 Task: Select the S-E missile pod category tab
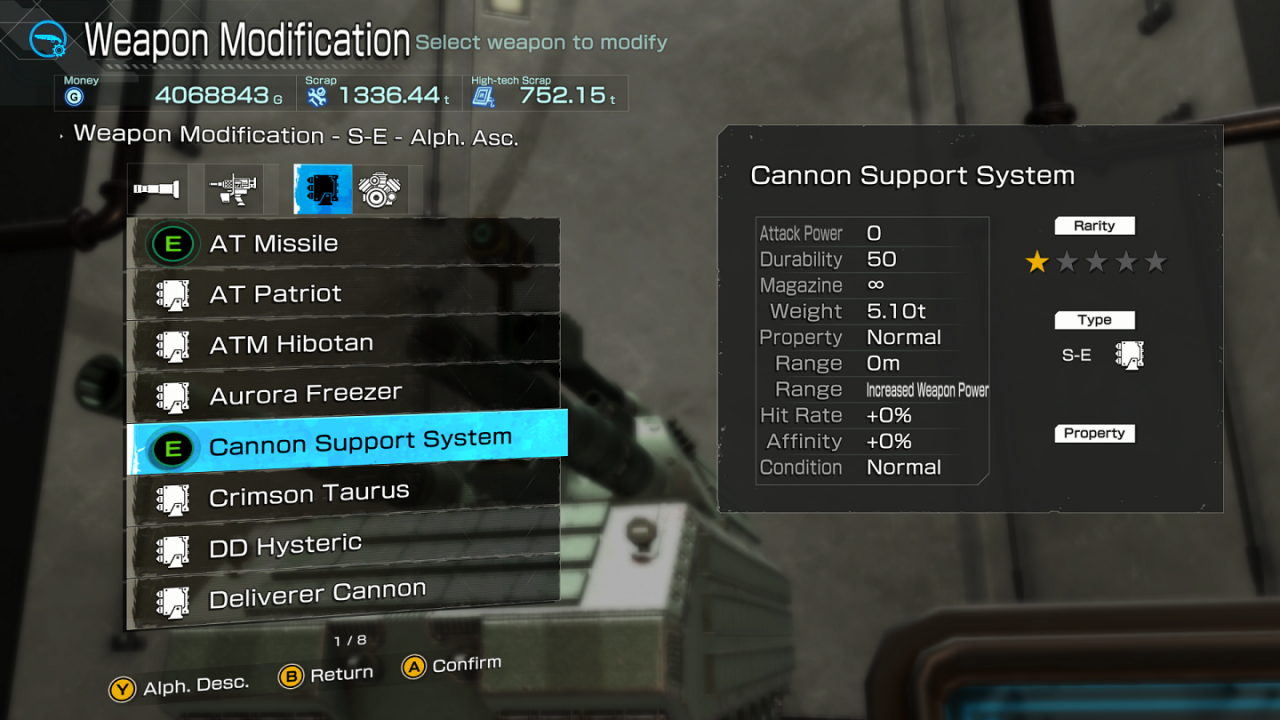click(x=322, y=189)
